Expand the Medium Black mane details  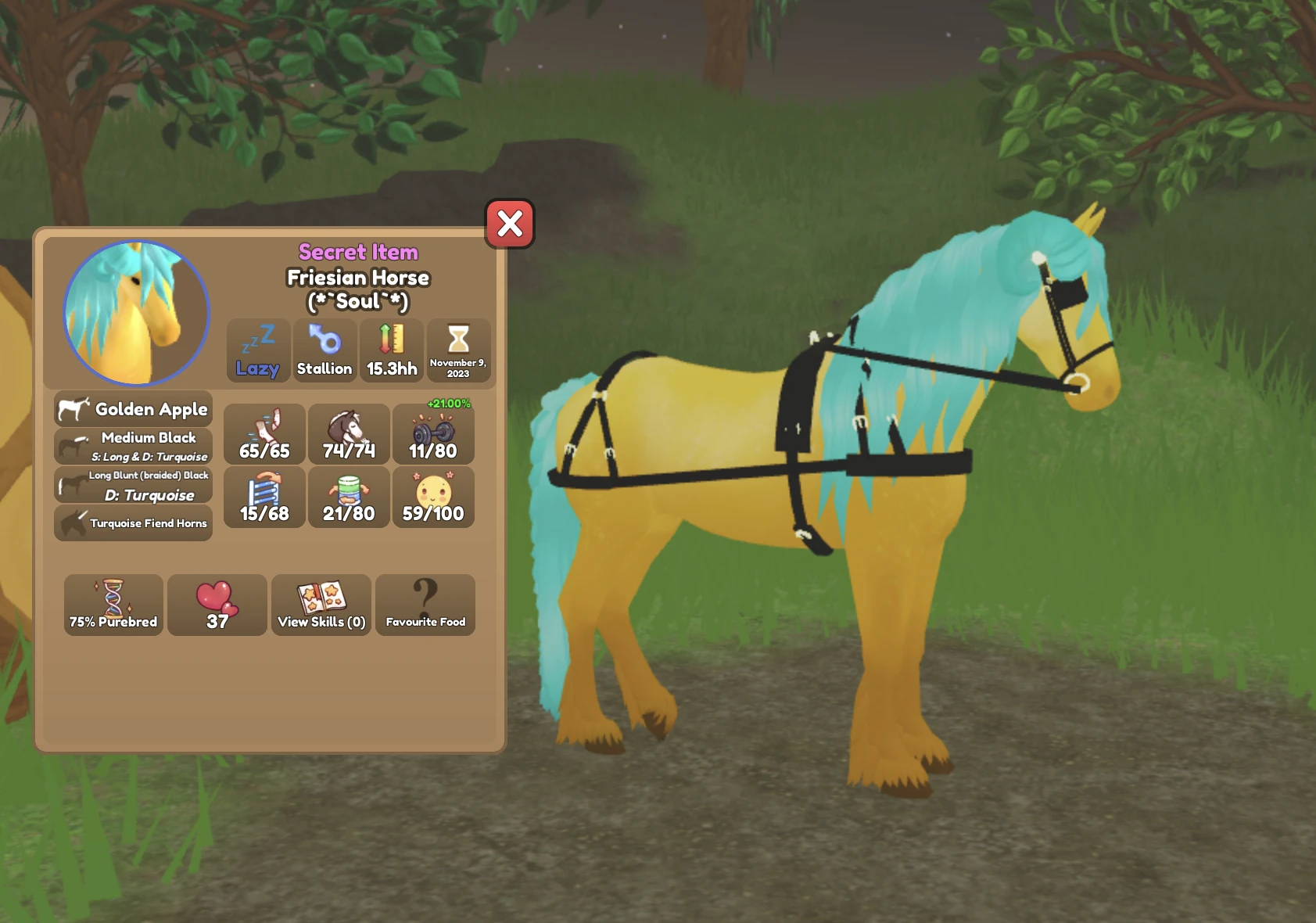click(132, 446)
